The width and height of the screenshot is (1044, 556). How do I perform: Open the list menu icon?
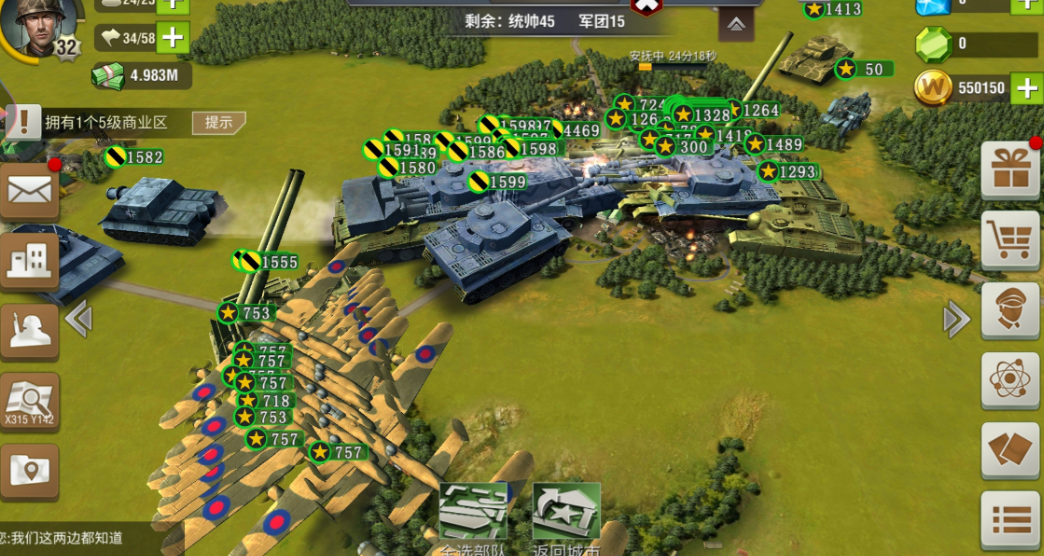[1010, 520]
